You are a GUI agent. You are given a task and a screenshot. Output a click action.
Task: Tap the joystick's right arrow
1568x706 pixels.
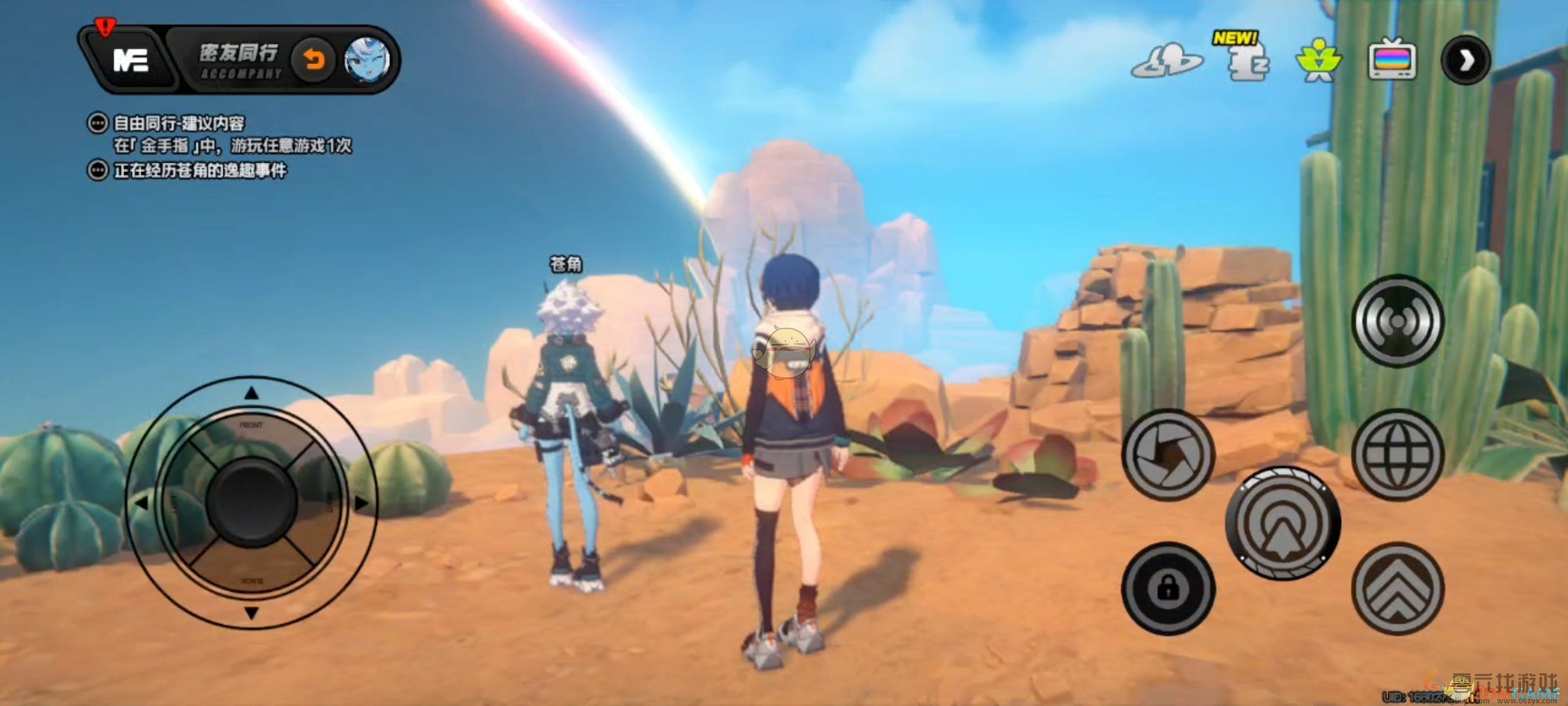(361, 503)
